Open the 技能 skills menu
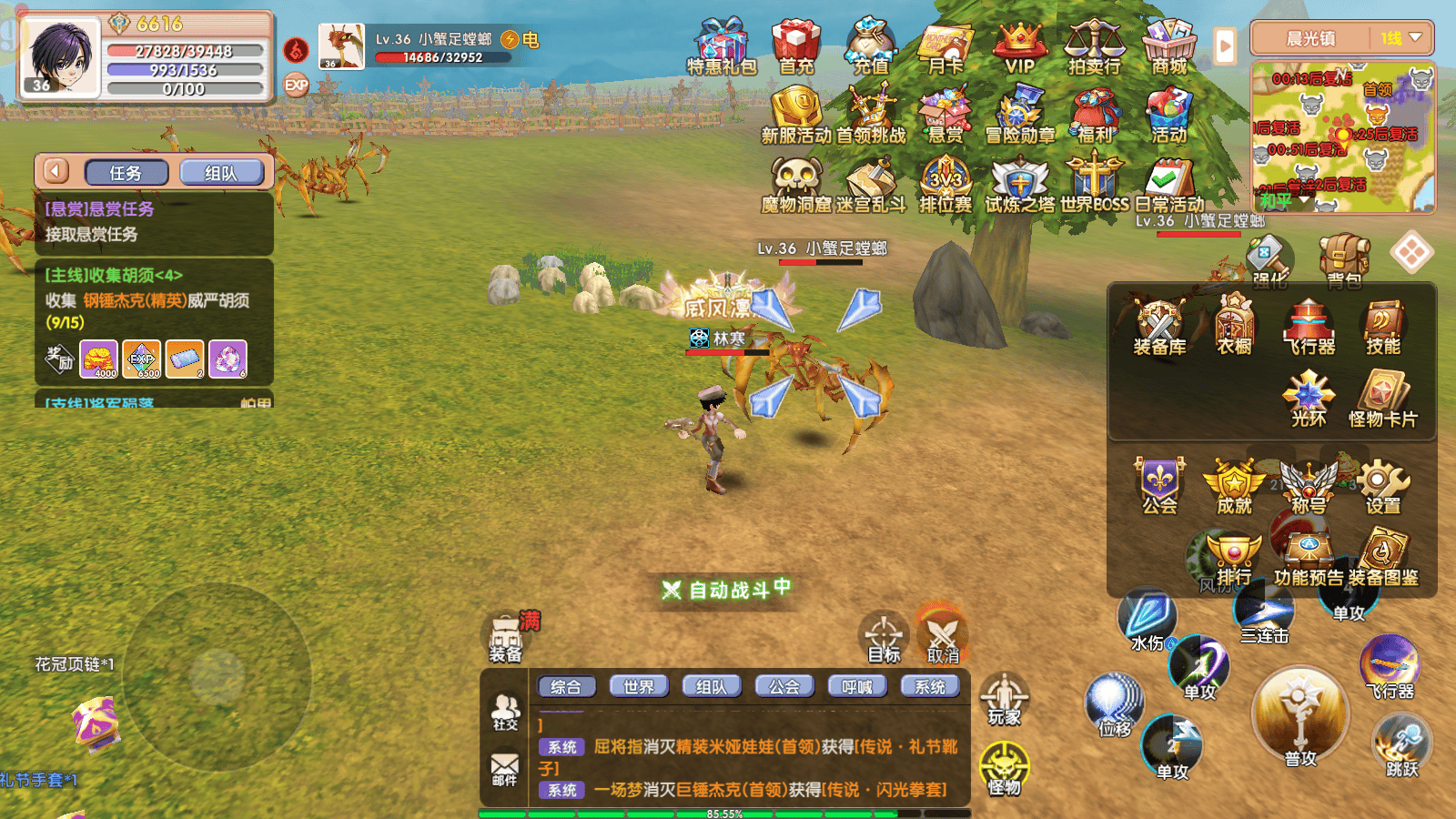This screenshot has height=819, width=1456. 1382,328
